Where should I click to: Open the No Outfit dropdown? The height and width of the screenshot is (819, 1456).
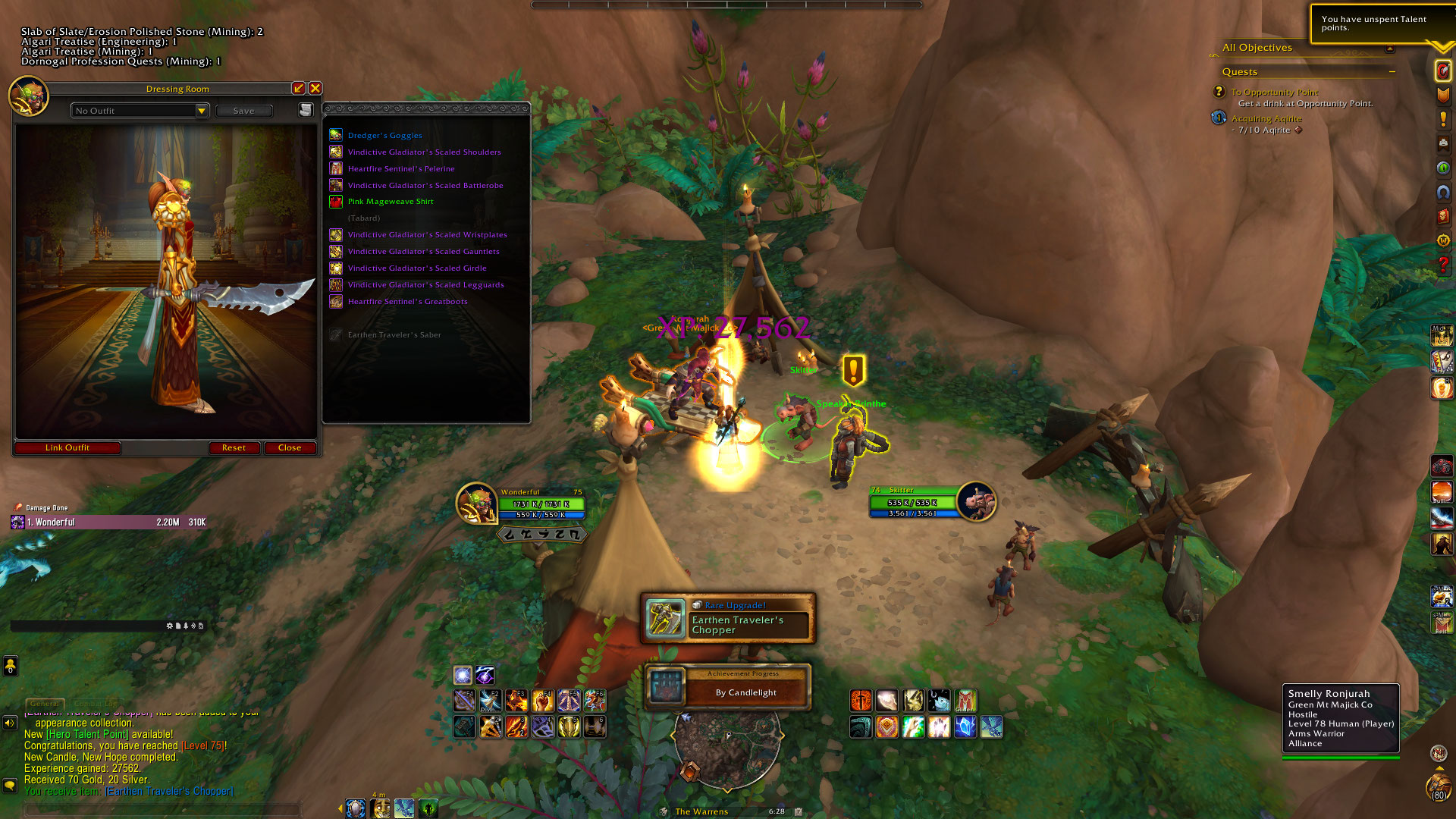tap(201, 111)
